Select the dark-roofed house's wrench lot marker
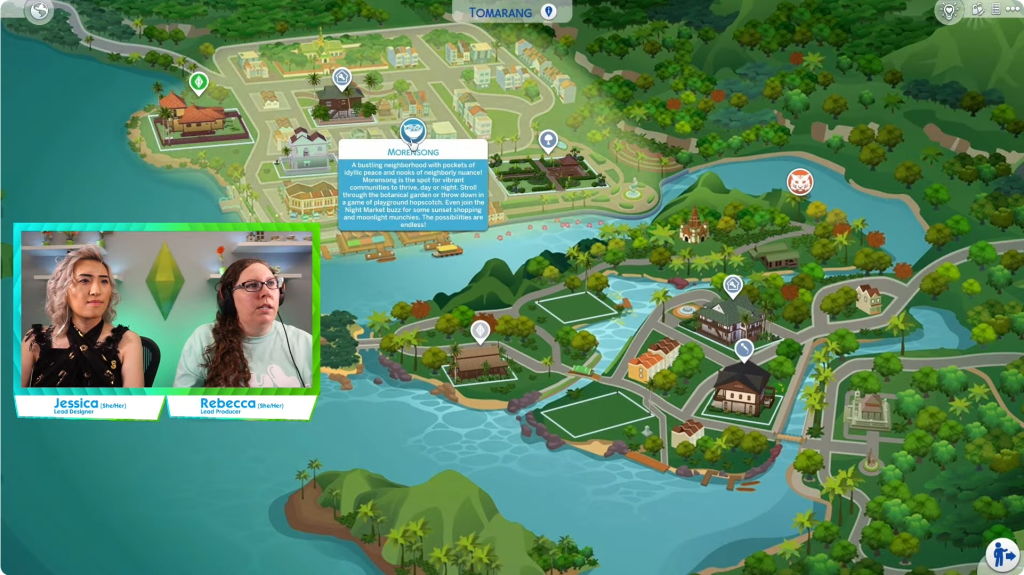1024x575 pixels. [744, 348]
